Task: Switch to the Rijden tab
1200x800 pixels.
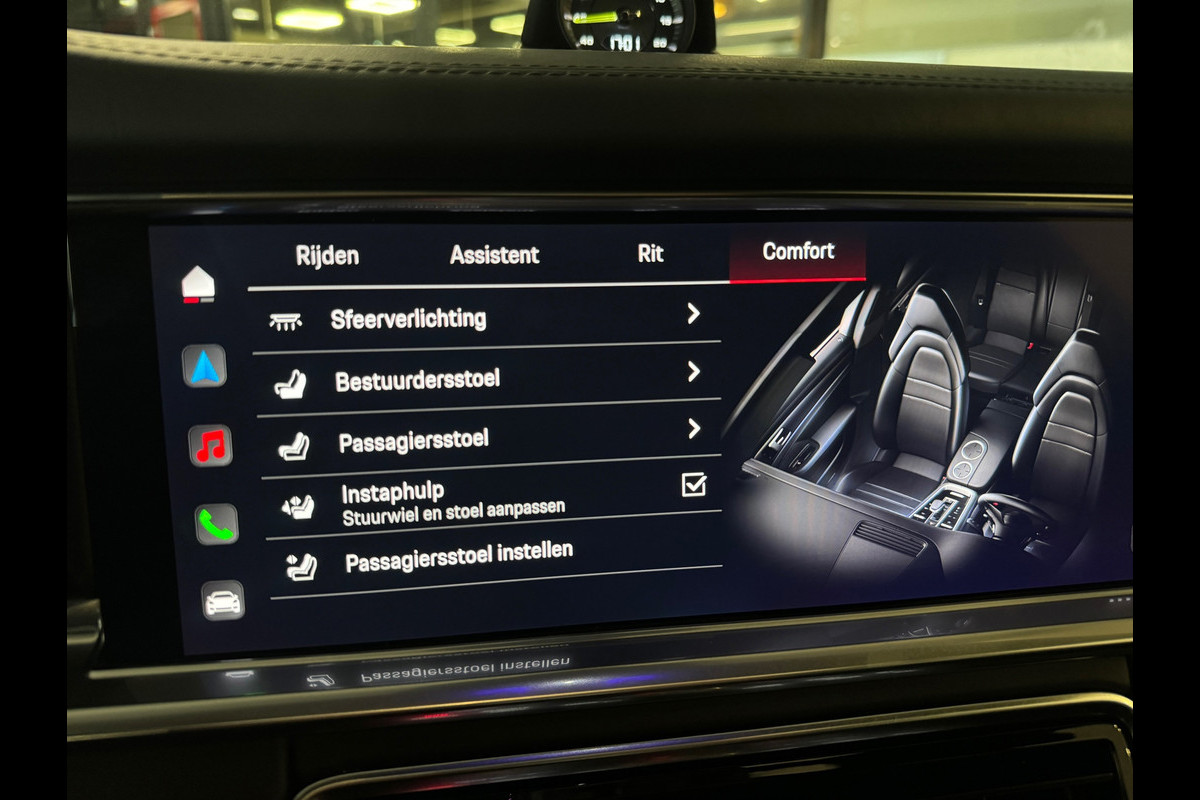Action: click(x=327, y=256)
